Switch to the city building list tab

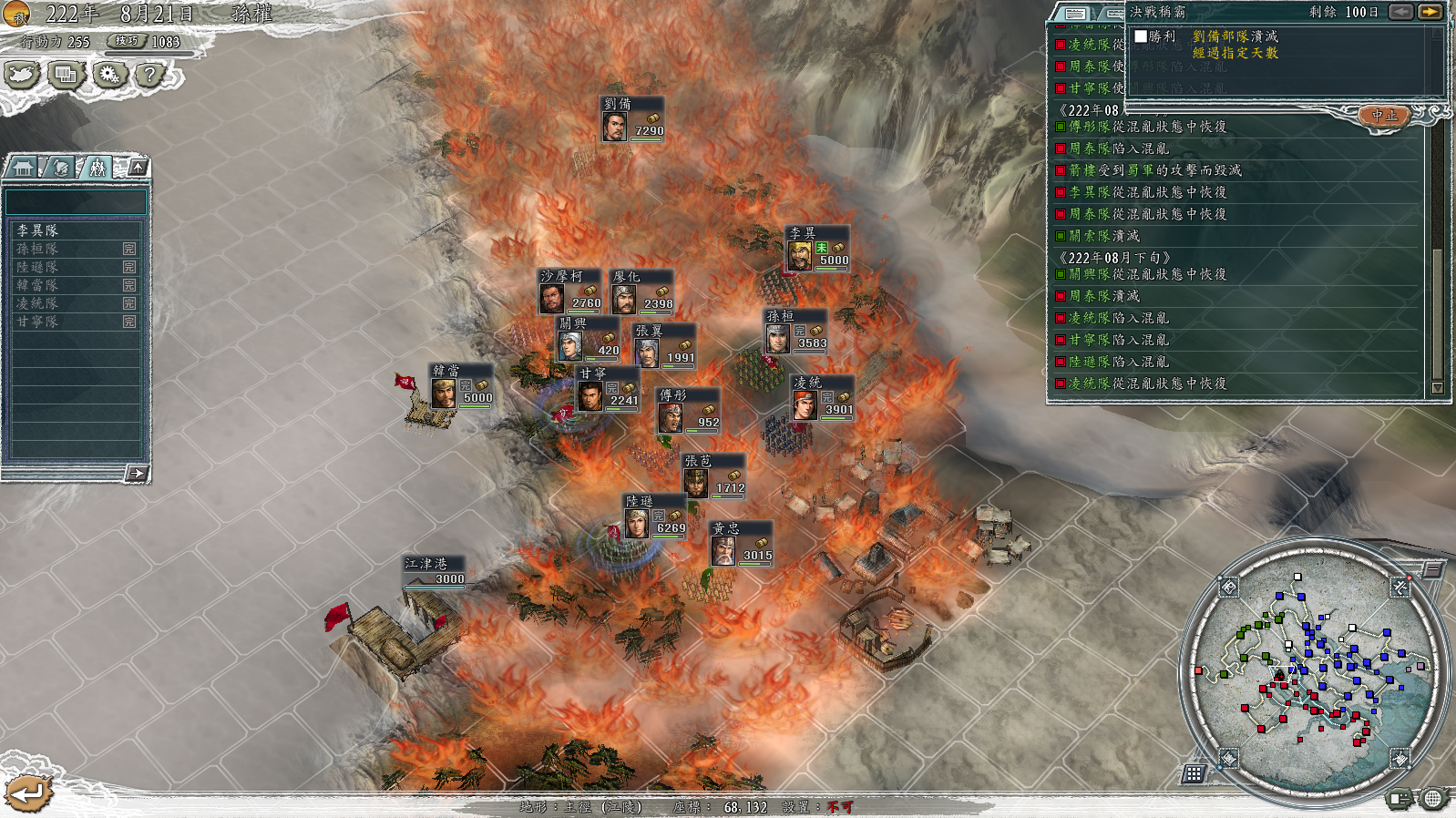click(x=23, y=168)
